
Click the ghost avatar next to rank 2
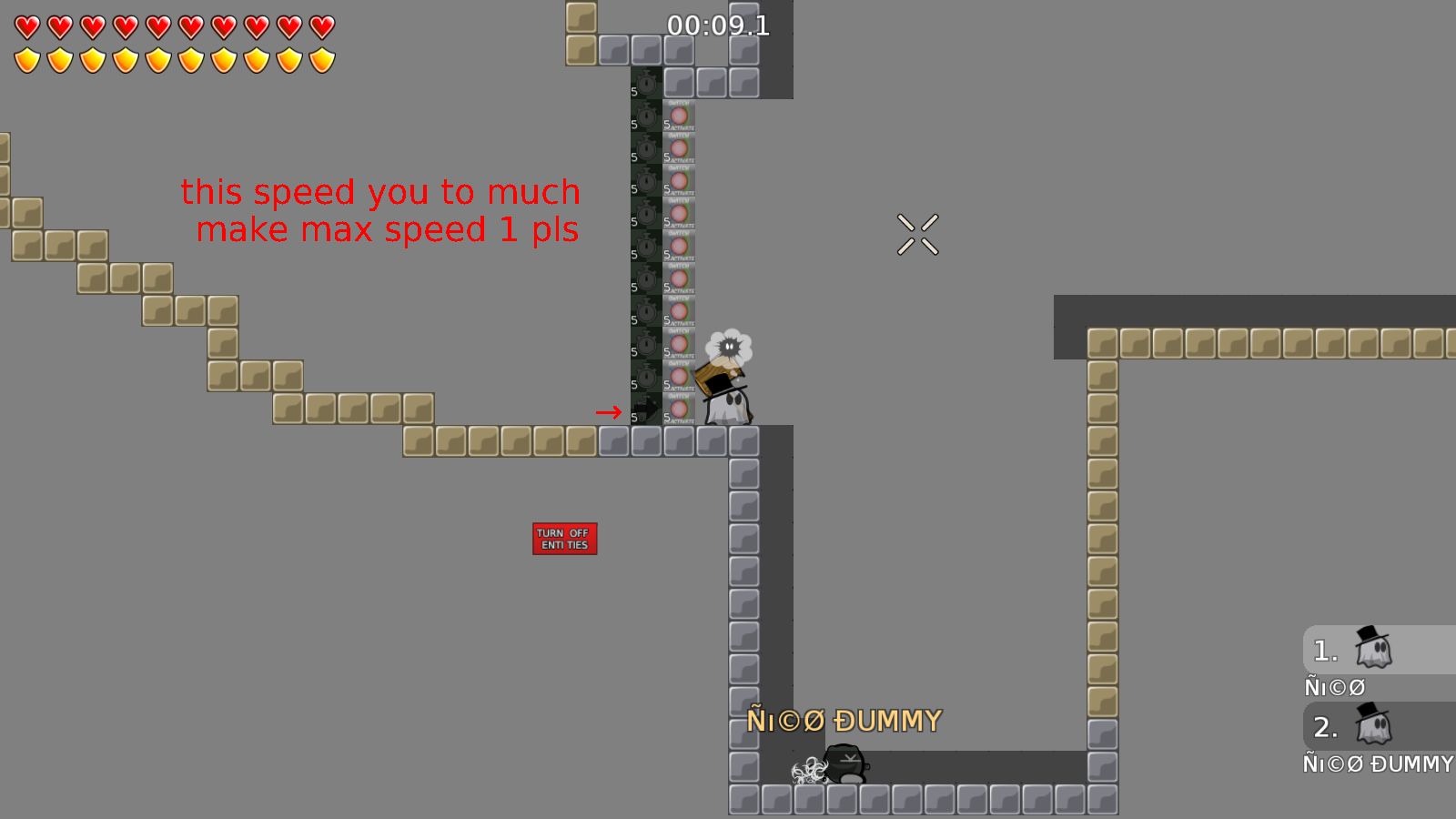coord(1372,726)
